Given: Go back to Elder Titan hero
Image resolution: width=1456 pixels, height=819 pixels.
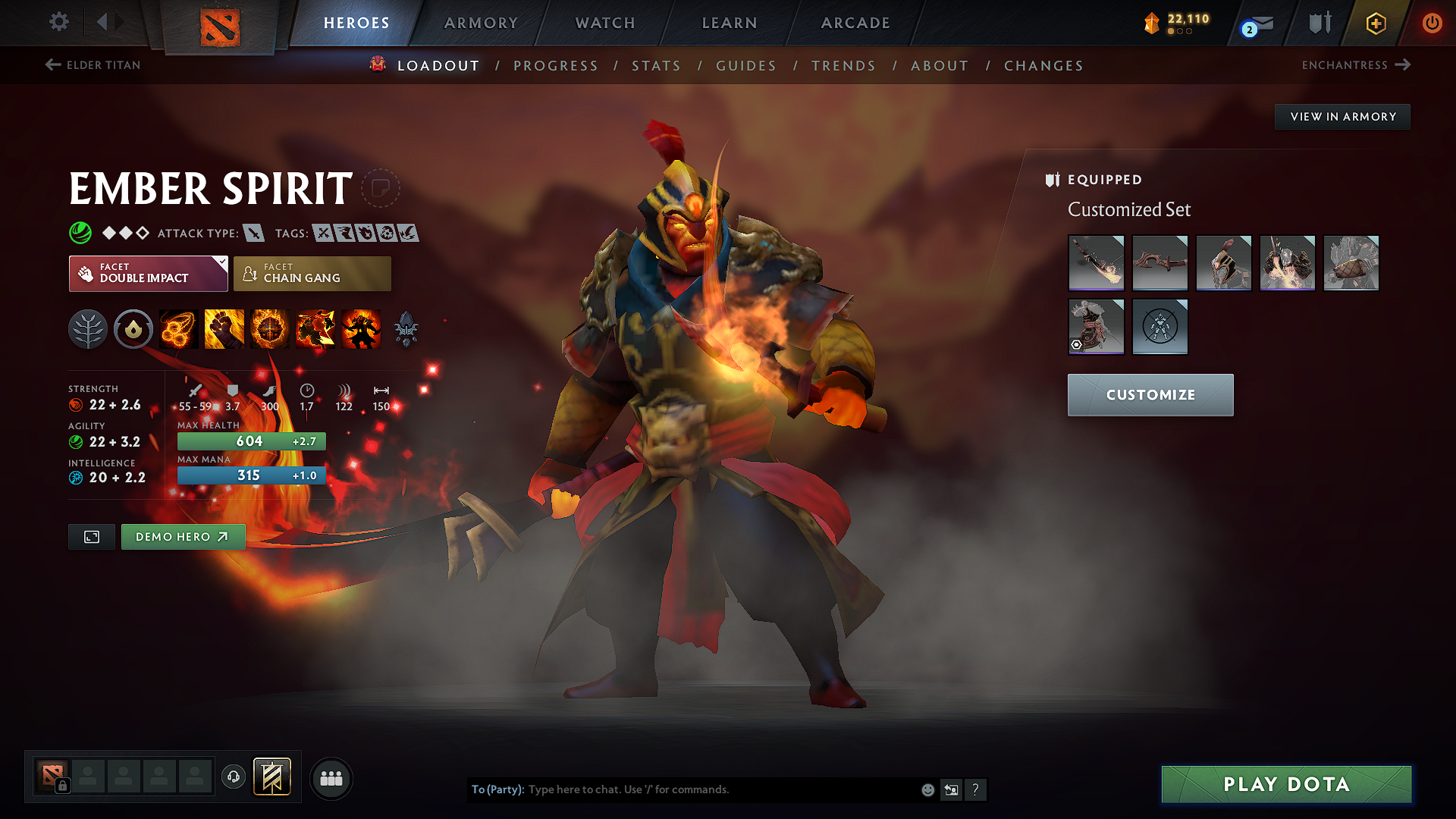Looking at the screenshot, I should coord(91,65).
